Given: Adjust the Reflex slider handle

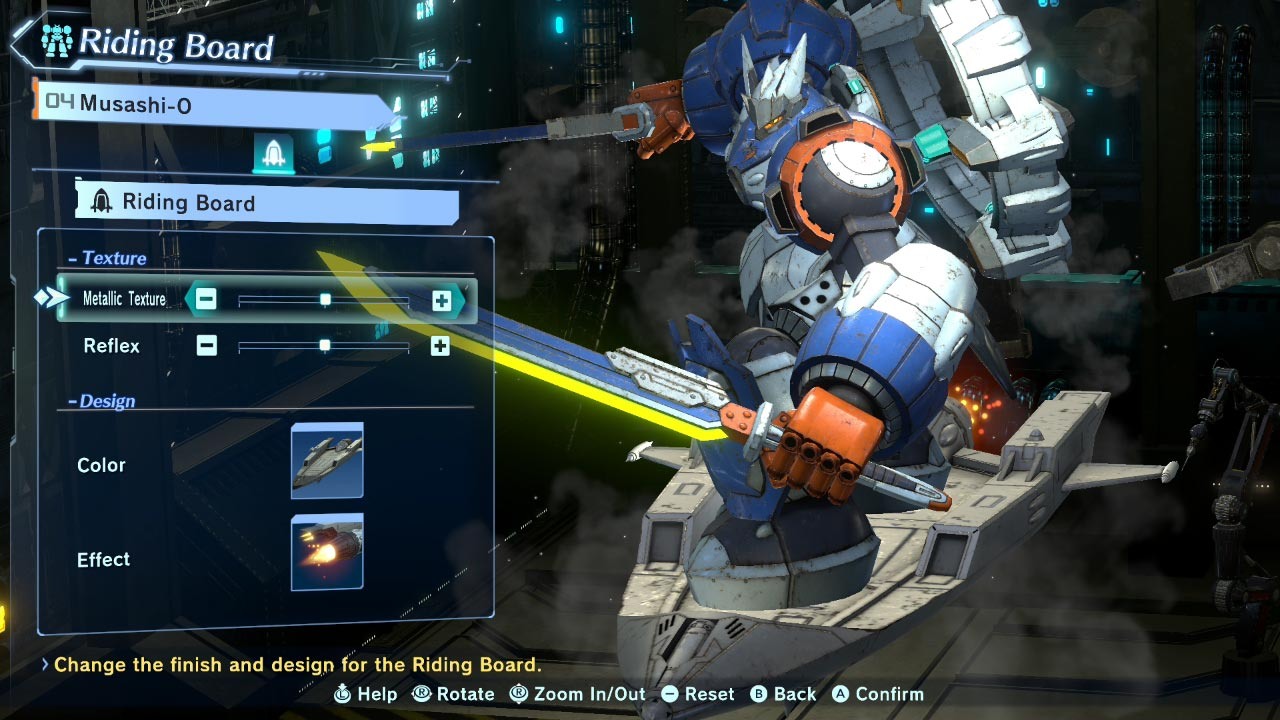Looking at the screenshot, I should pos(324,346).
